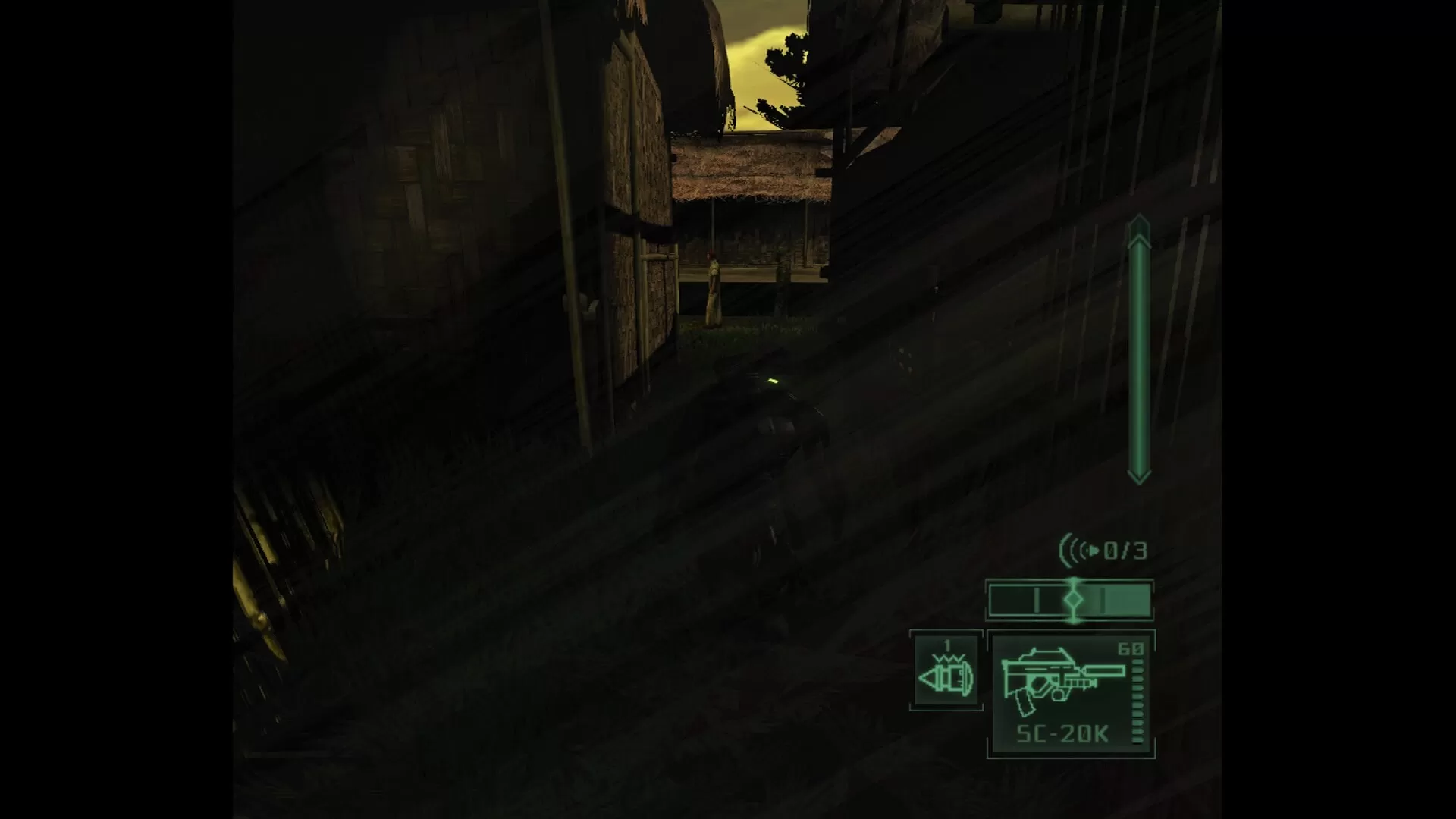The width and height of the screenshot is (1456, 819).
Task: Click the vertical green objective marker
Action: tap(1137, 349)
